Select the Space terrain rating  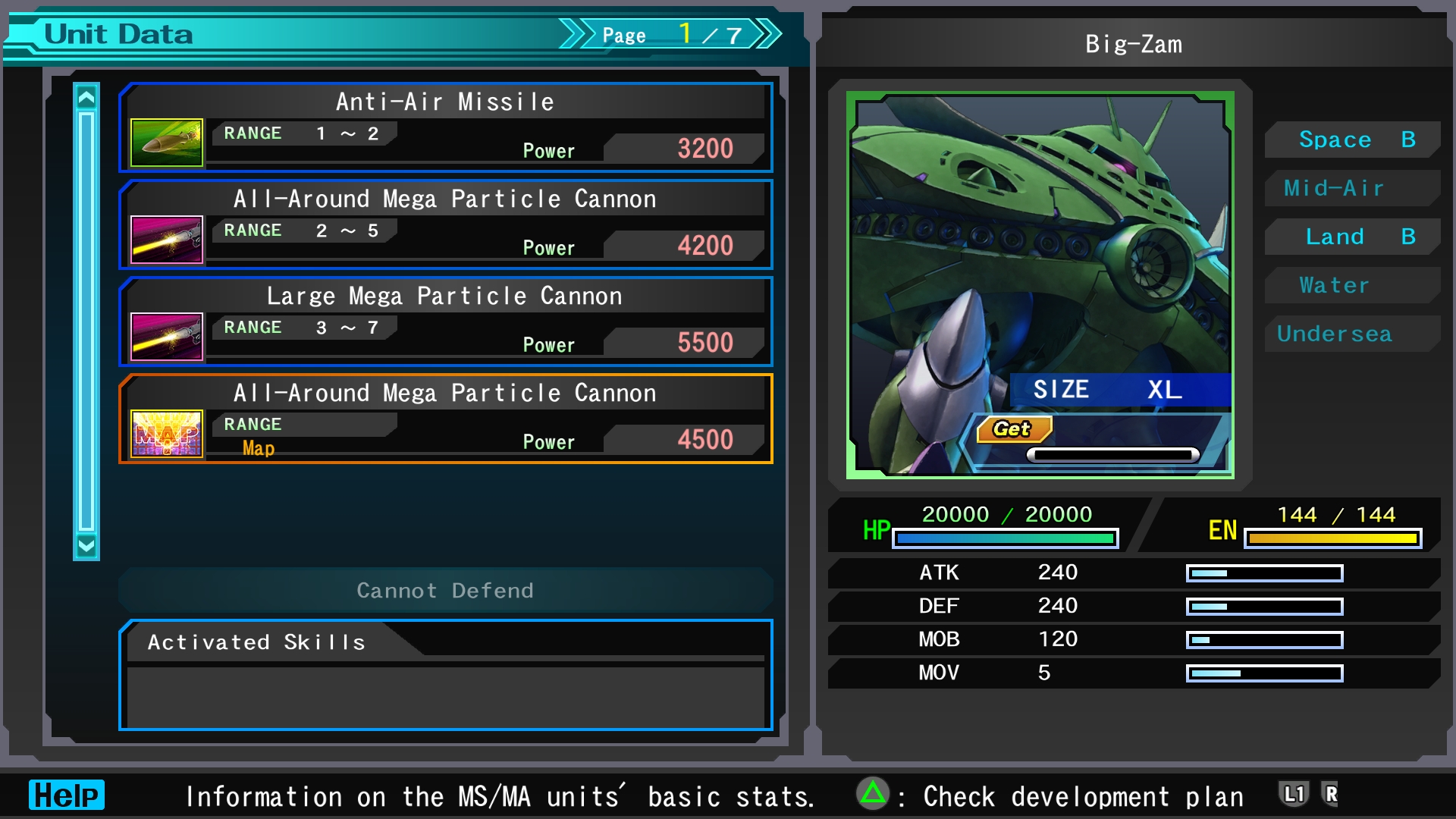tap(1354, 140)
